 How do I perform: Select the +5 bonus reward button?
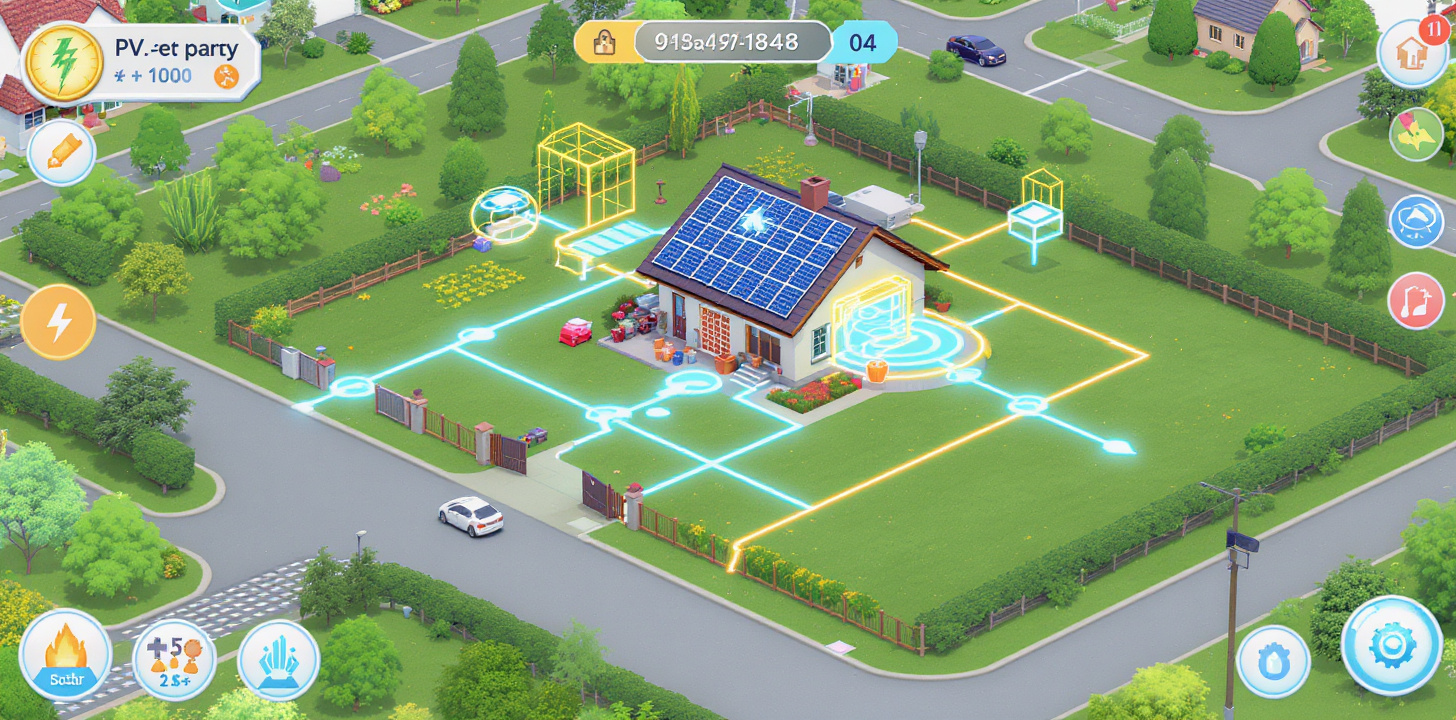pyautogui.click(x=174, y=659)
